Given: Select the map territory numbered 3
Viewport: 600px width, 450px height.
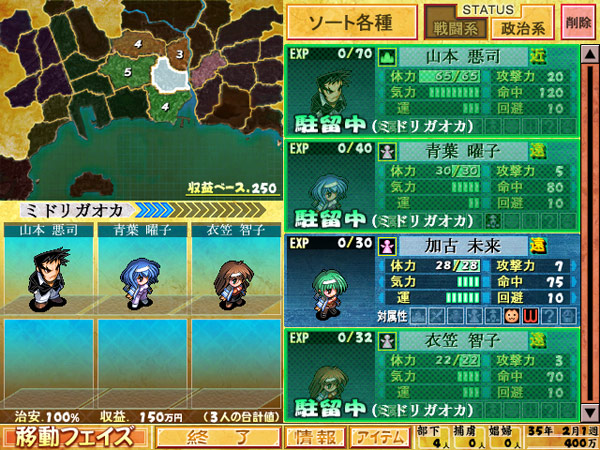Looking at the screenshot, I should tap(179, 54).
